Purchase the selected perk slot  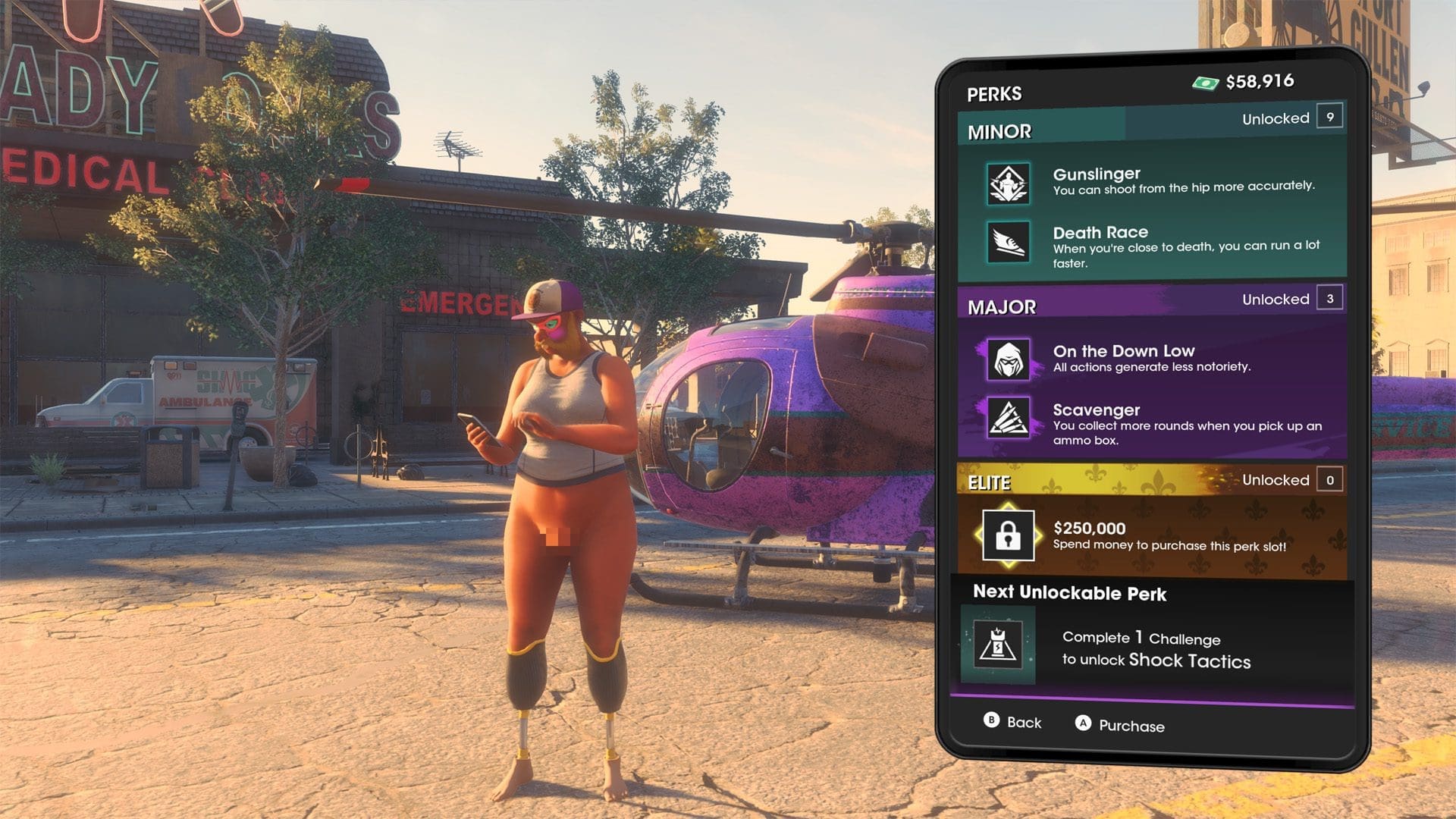point(1119,725)
